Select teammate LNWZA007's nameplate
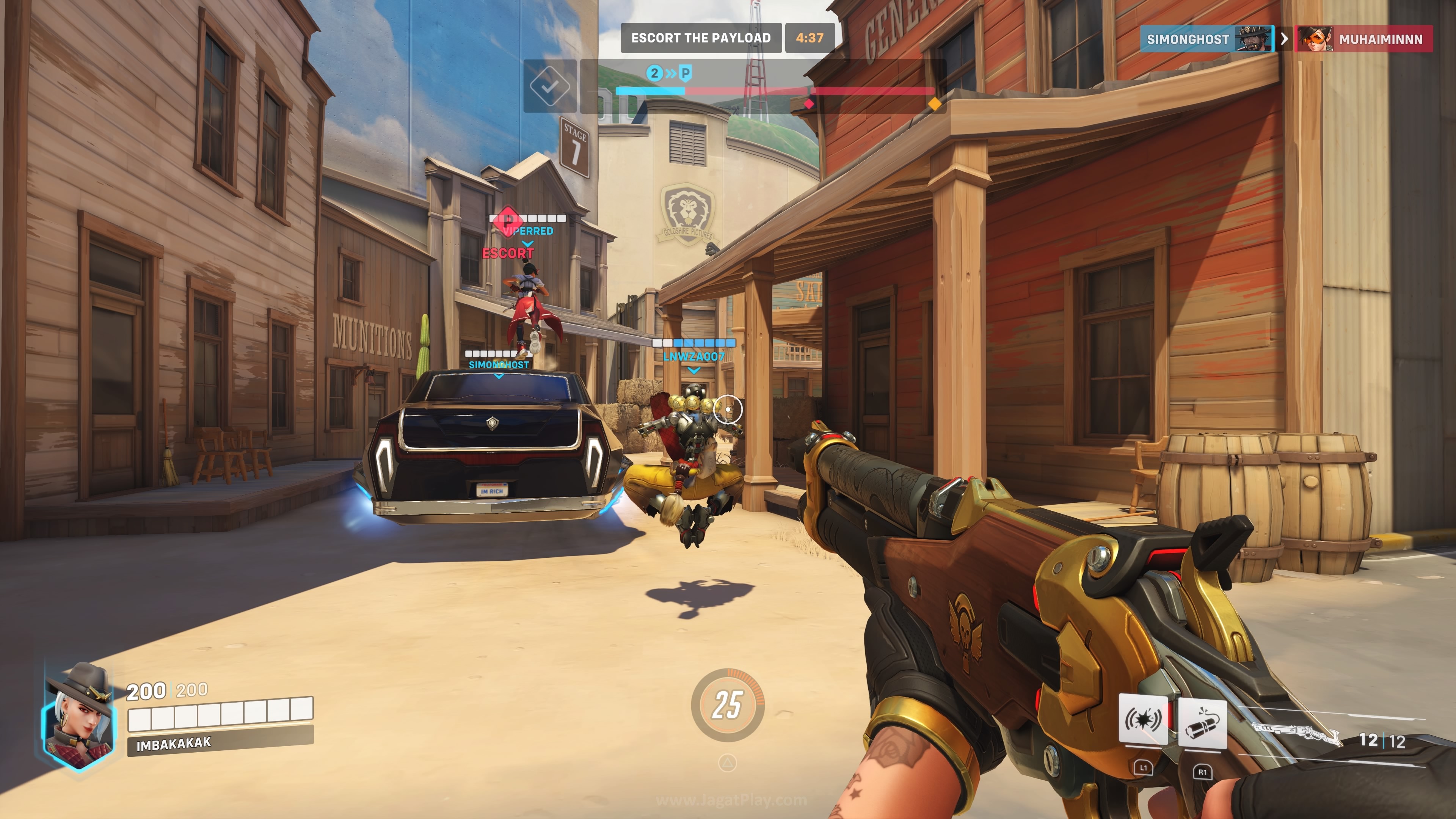The height and width of the screenshot is (819, 1456). (x=693, y=356)
